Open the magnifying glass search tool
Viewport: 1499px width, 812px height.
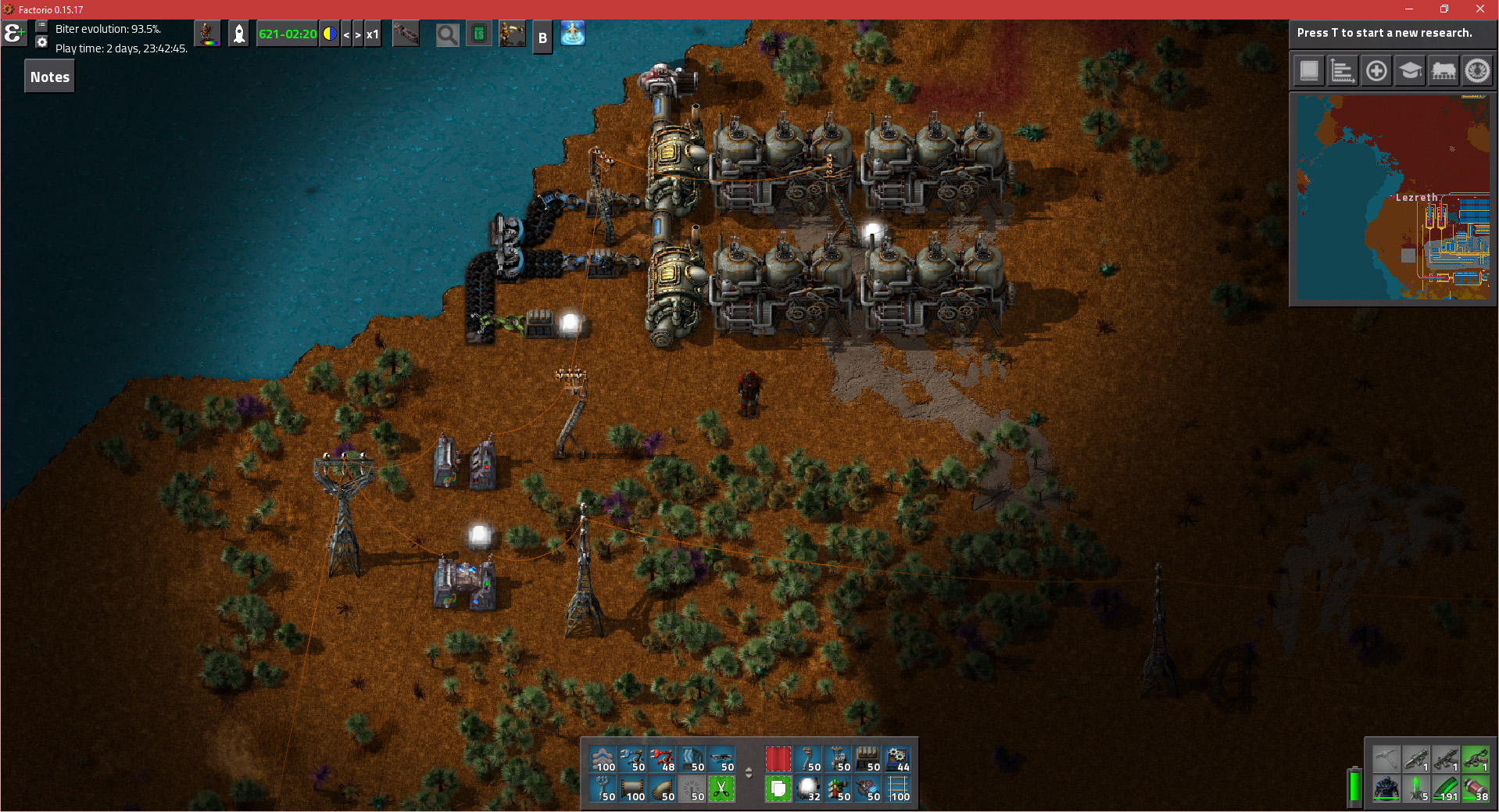[x=447, y=34]
